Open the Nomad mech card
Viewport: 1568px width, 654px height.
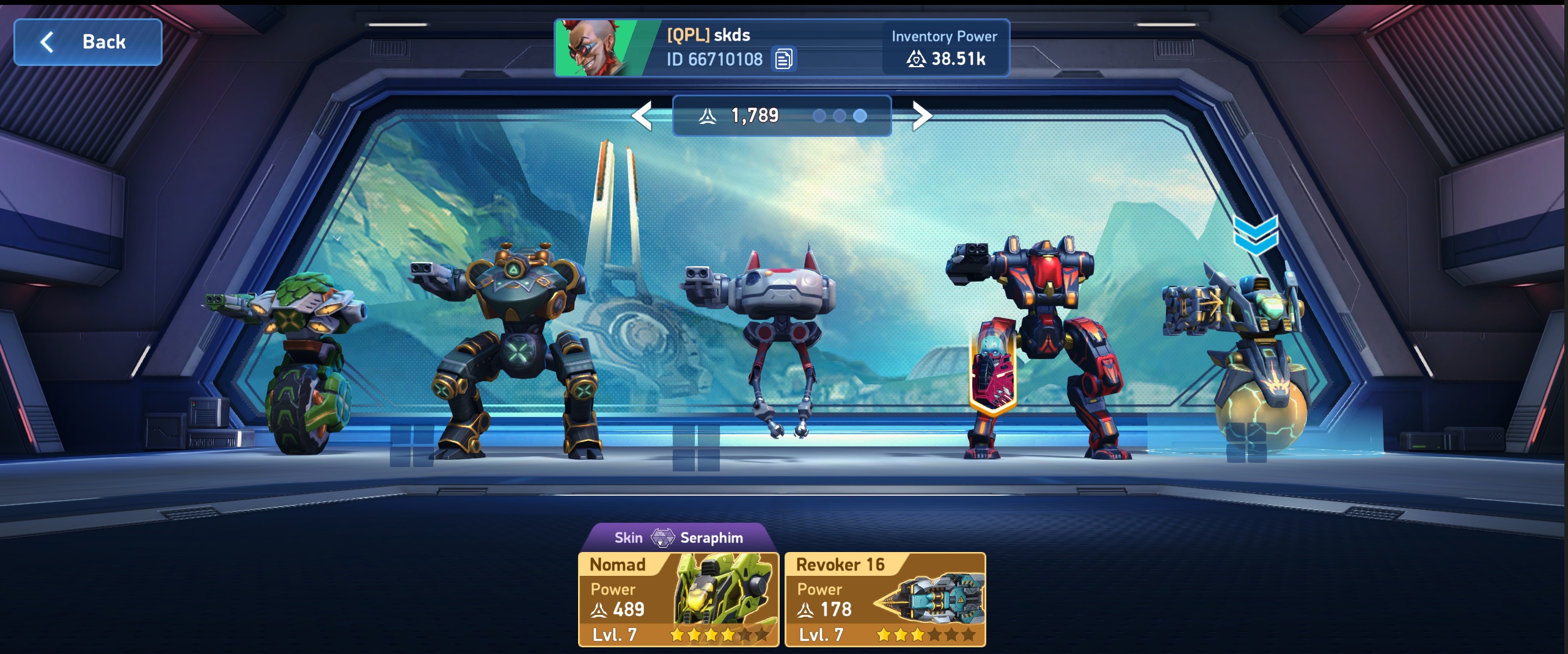click(678, 599)
